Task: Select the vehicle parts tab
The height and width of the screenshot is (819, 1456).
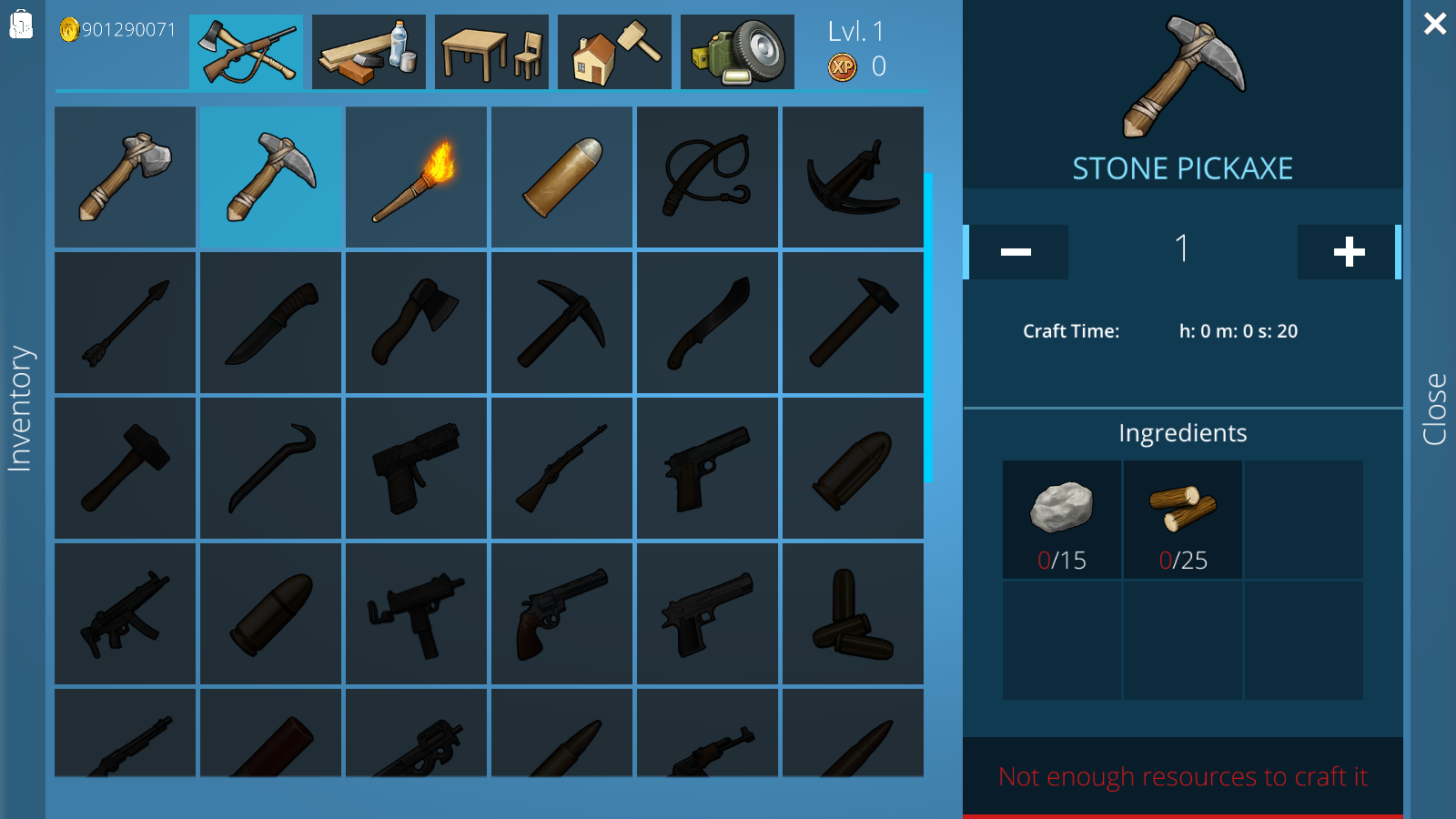Action: pyautogui.click(x=737, y=52)
